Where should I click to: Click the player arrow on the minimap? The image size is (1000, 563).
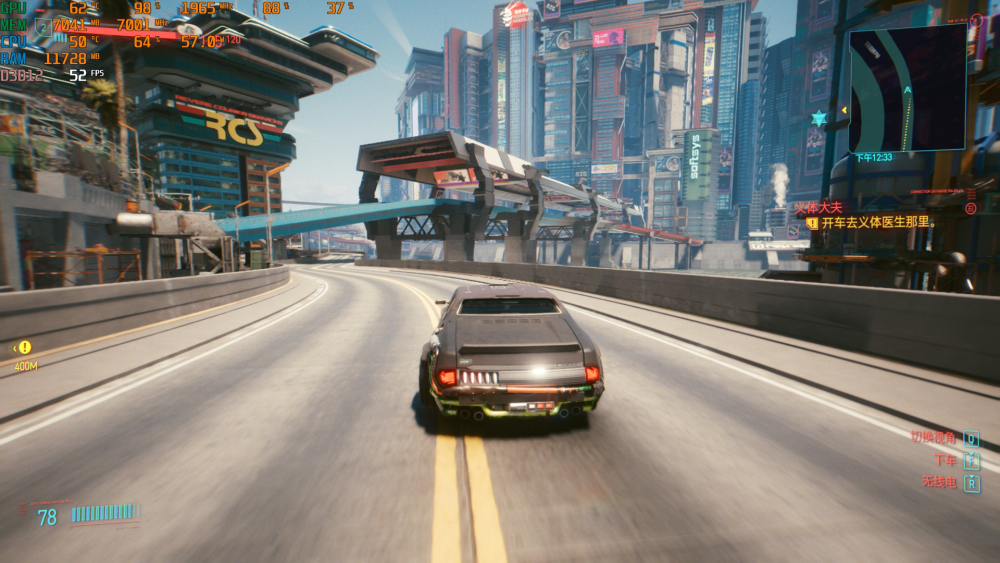[908, 90]
